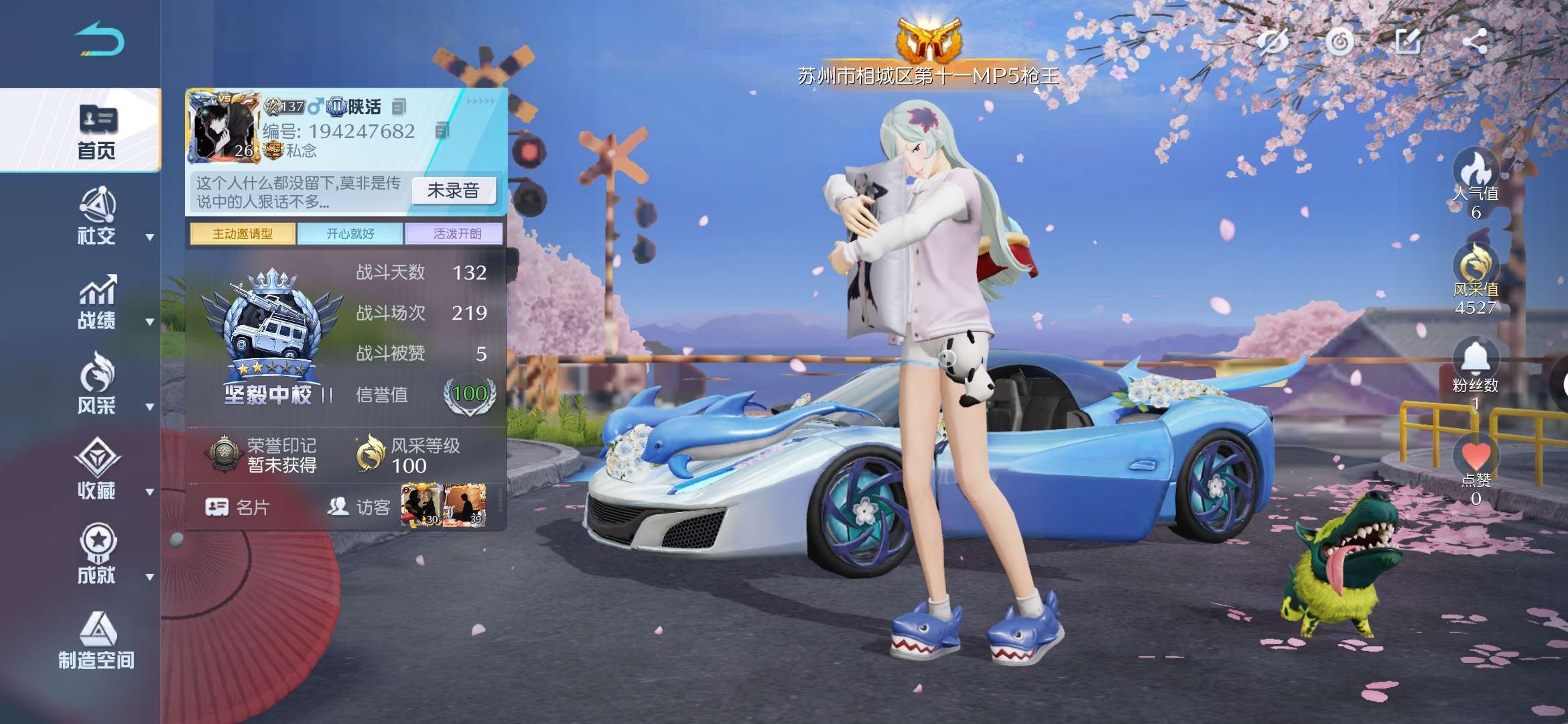The width and height of the screenshot is (1568, 724).
Task: Open the 名片 name card
Action: tap(237, 507)
